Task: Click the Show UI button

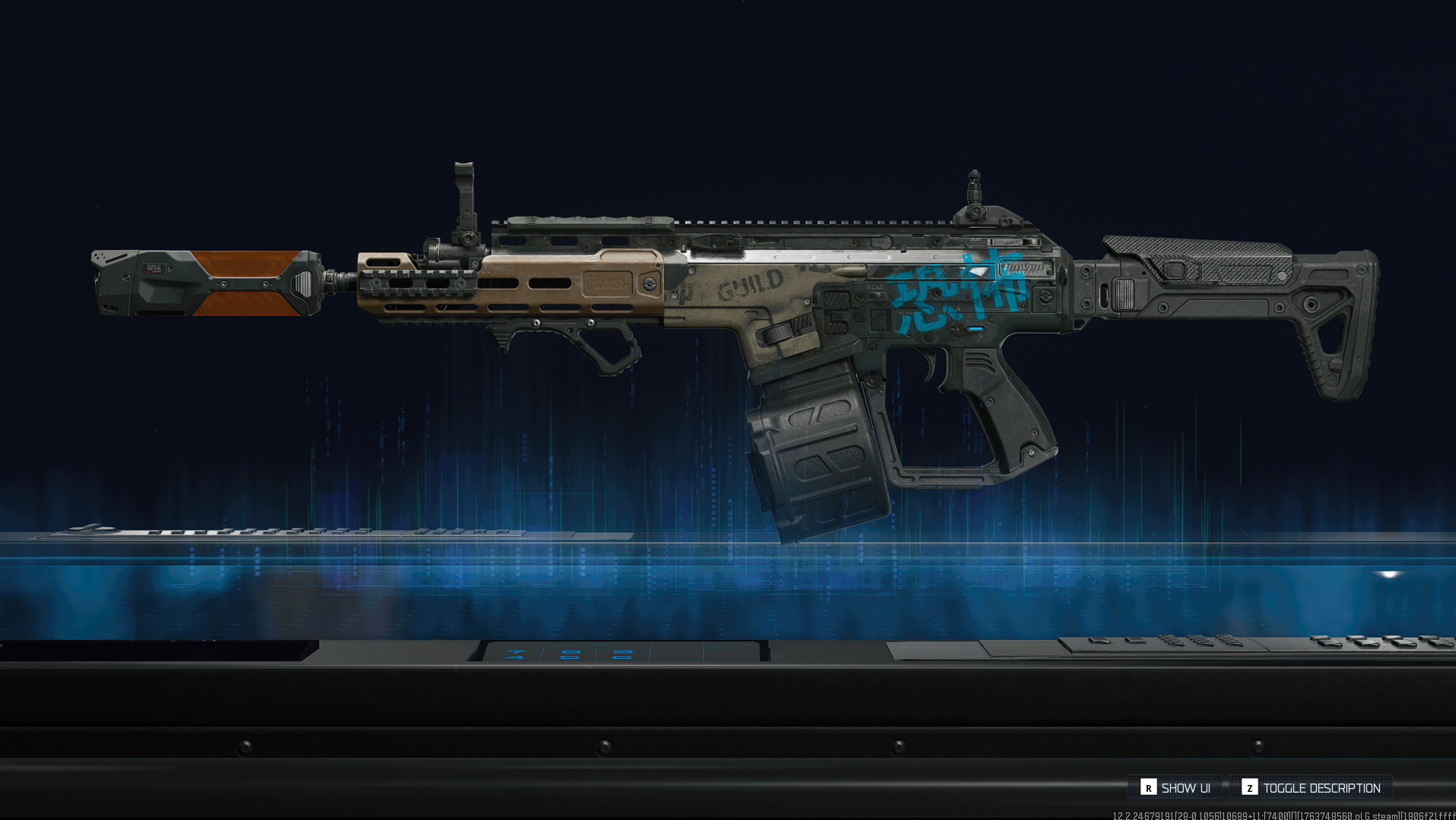Action: pos(1175,787)
